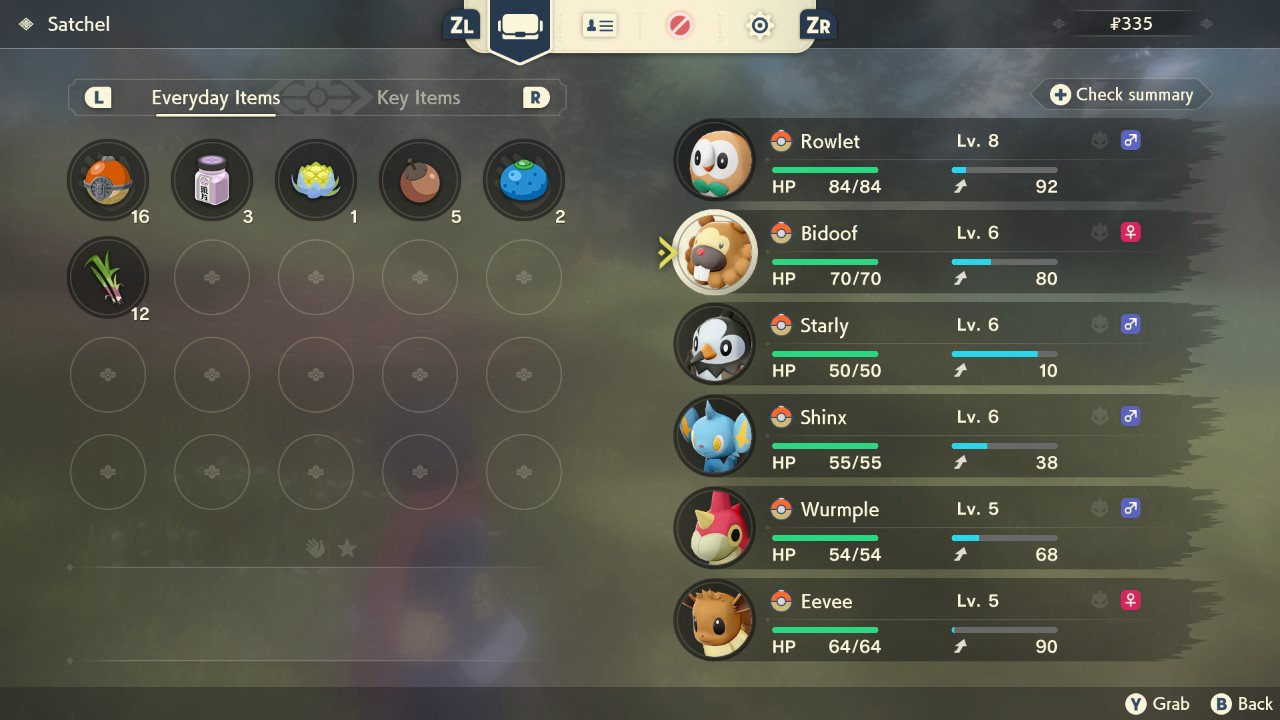Select Eevee at the party bottom
Image resolution: width=1280 pixels, height=720 pixels.
(x=940, y=621)
